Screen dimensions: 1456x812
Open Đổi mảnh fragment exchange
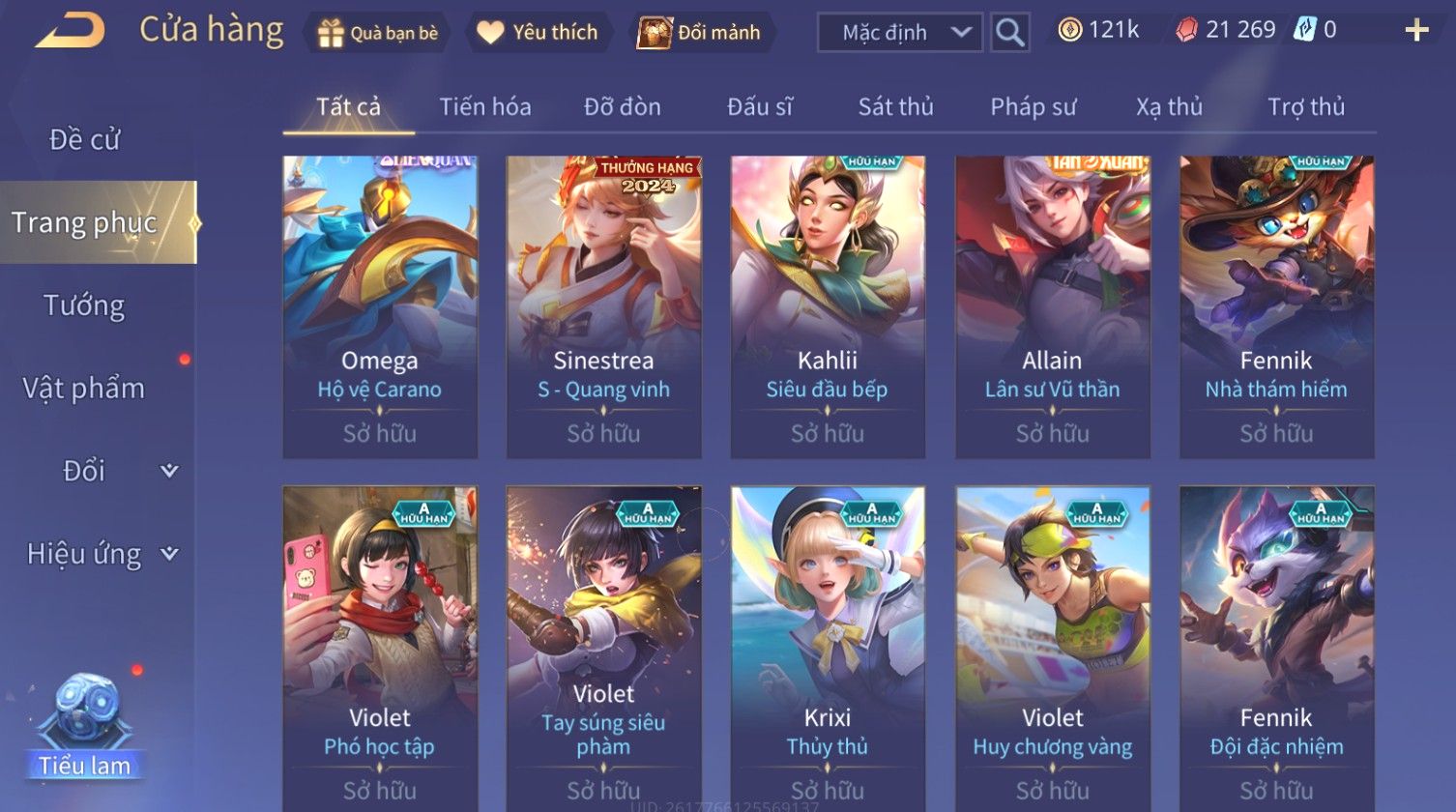click(x=700, y=33)
